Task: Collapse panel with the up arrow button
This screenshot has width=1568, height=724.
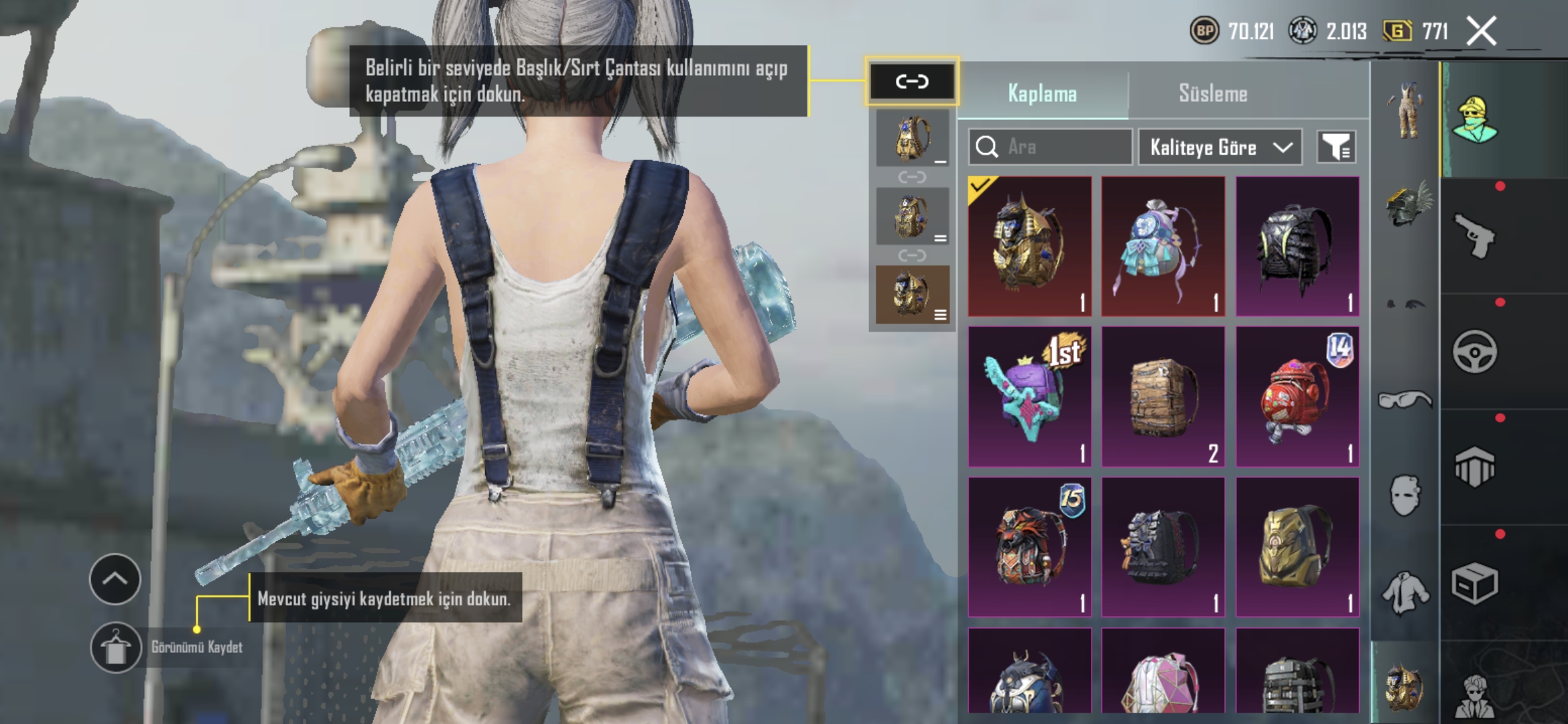Action: pos(115,579)
